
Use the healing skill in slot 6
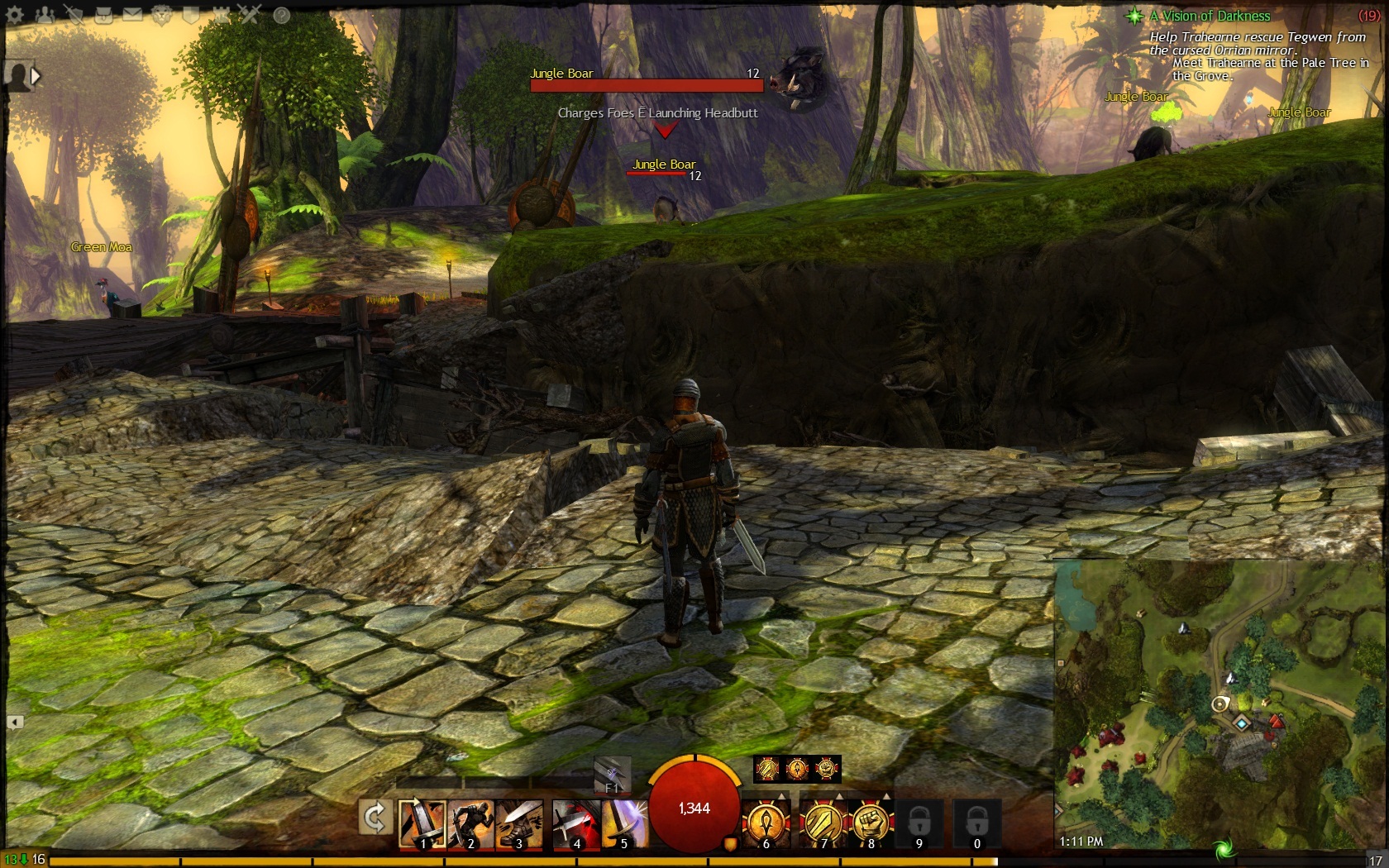tap(766, 823)
